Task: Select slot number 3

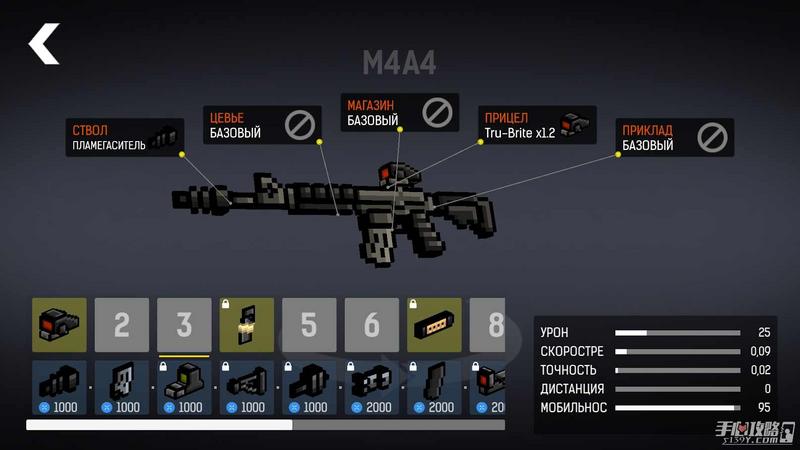Action: click(x=184, y=324)
